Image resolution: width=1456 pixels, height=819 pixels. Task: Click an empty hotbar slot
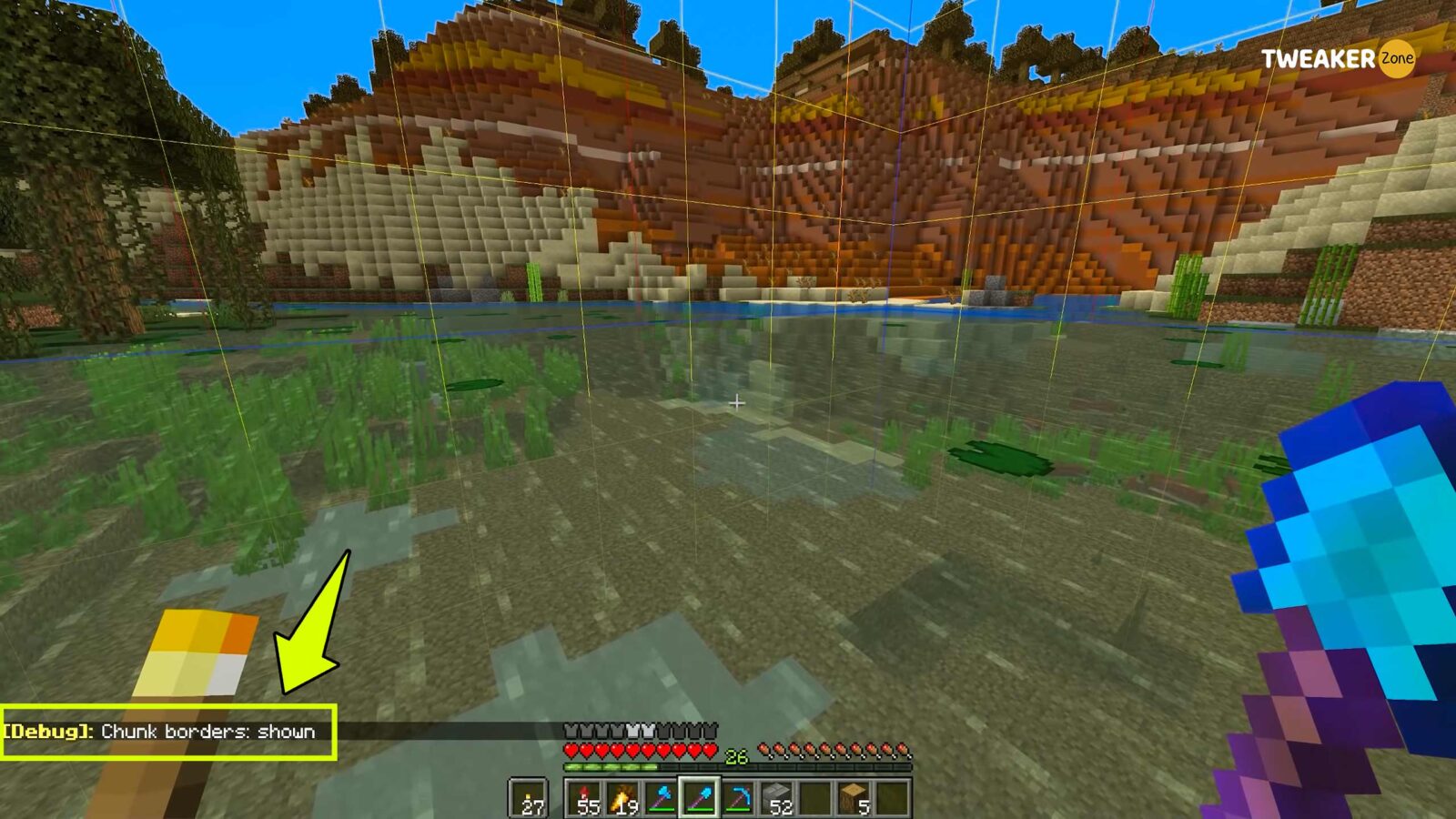coord(815,798)
